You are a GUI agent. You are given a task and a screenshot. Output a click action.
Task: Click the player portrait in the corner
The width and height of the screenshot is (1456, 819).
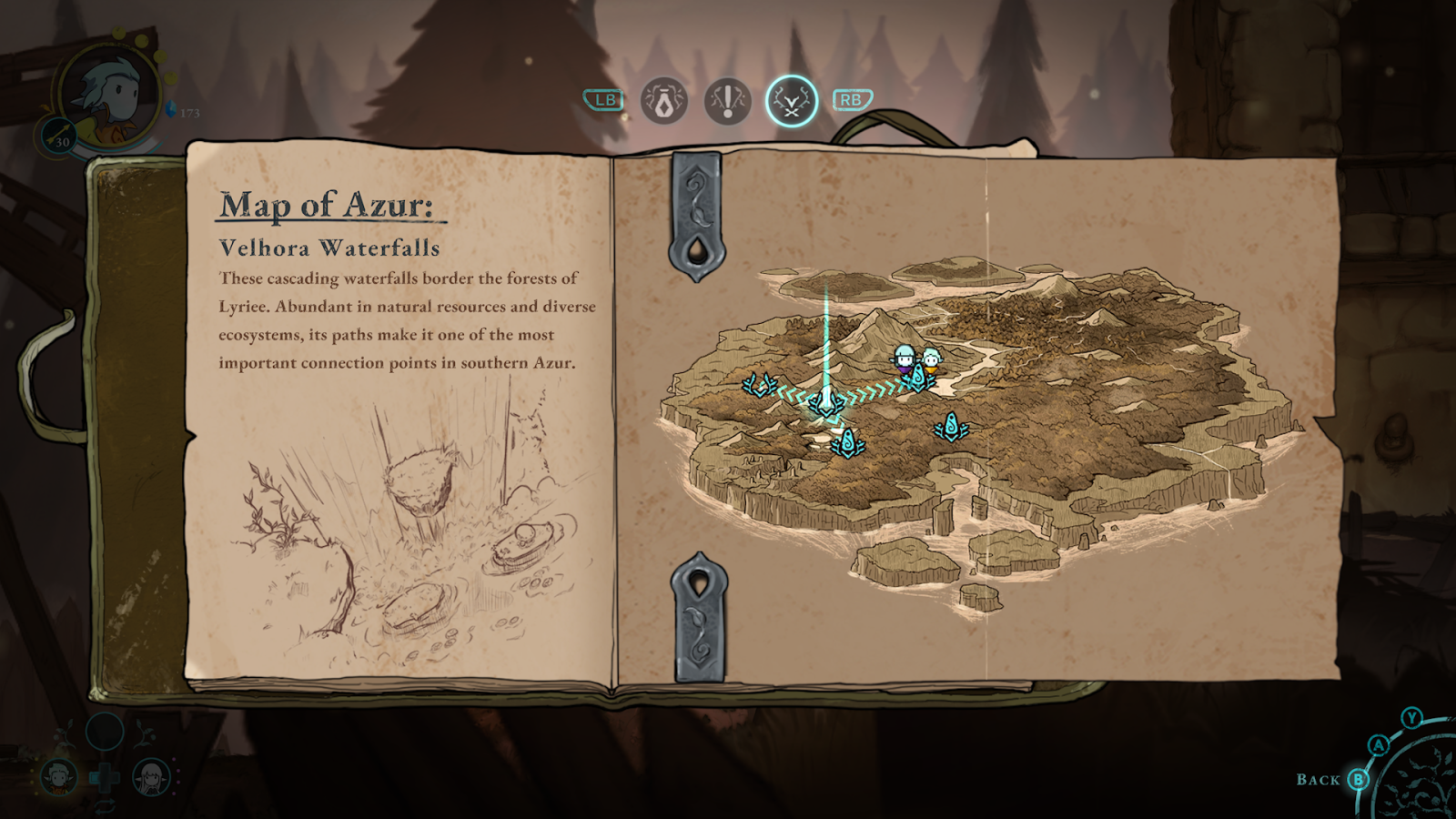pos(107,96)
